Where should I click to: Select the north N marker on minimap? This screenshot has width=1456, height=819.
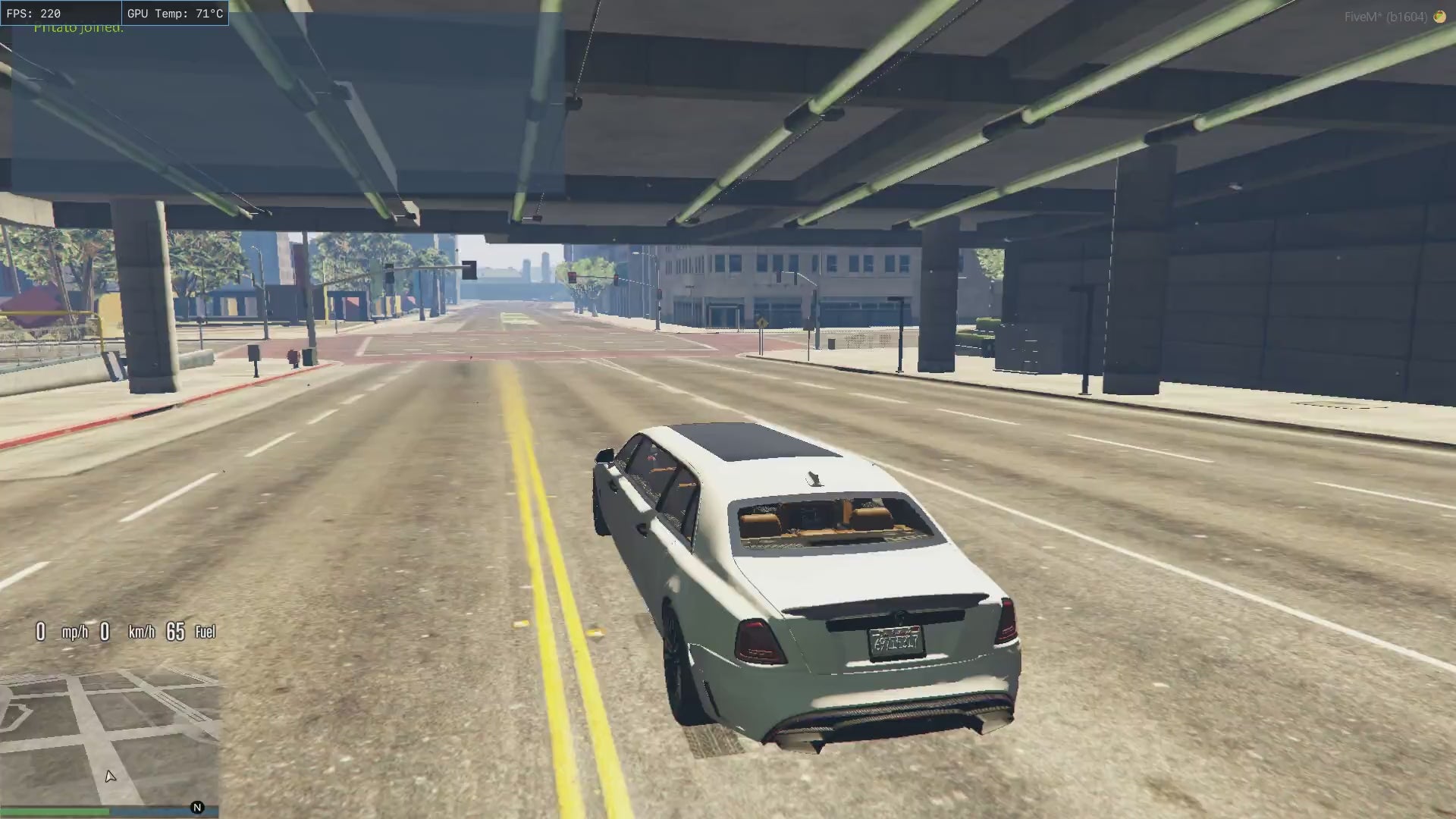197,808
